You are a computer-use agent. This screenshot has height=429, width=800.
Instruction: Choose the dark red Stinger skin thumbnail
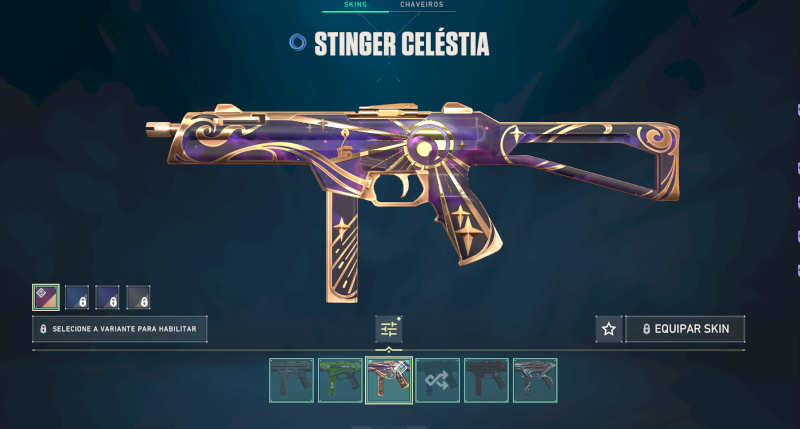(x=487, y=380)
